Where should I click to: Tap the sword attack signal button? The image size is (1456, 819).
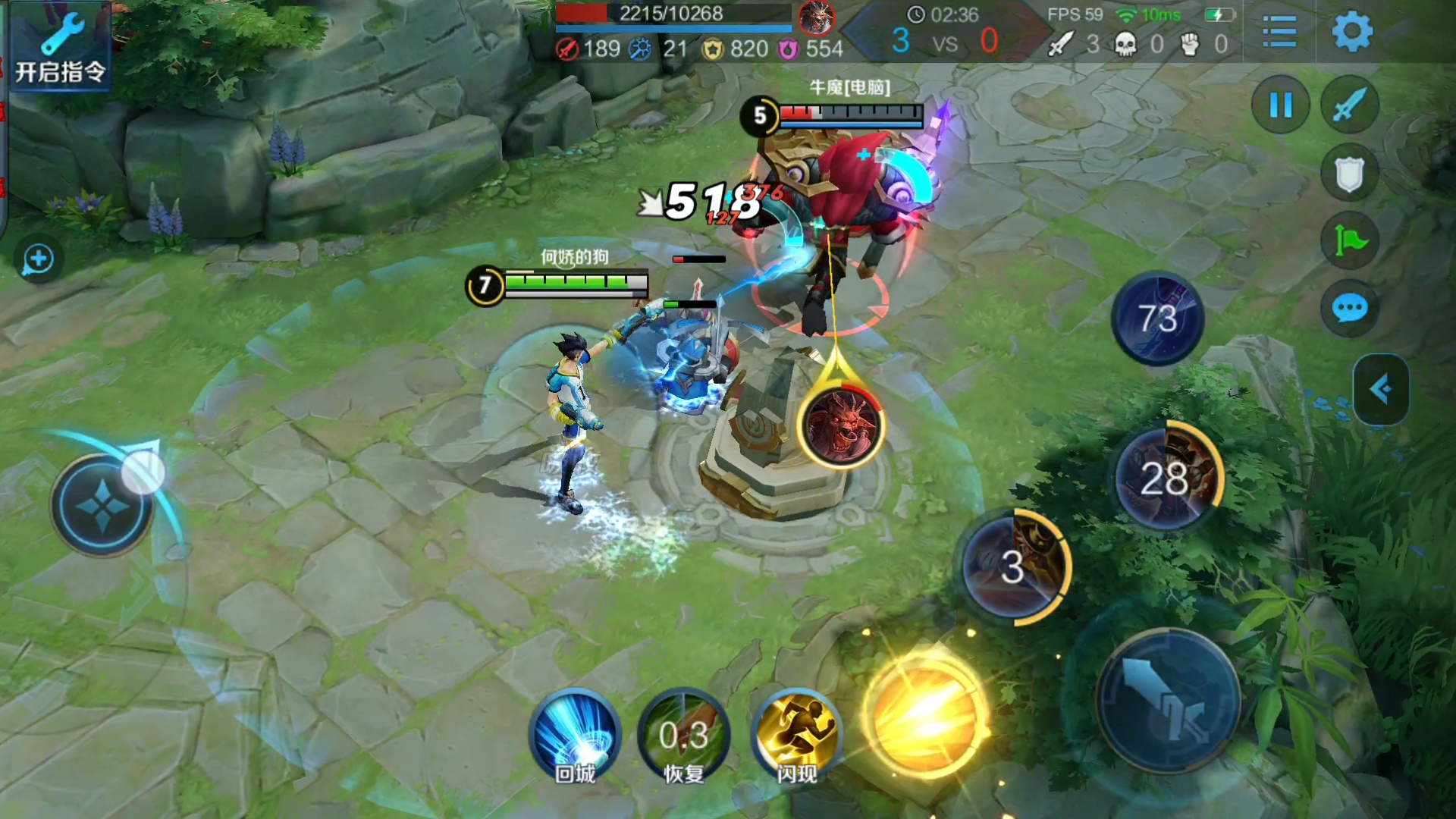tap(1350, 105)
